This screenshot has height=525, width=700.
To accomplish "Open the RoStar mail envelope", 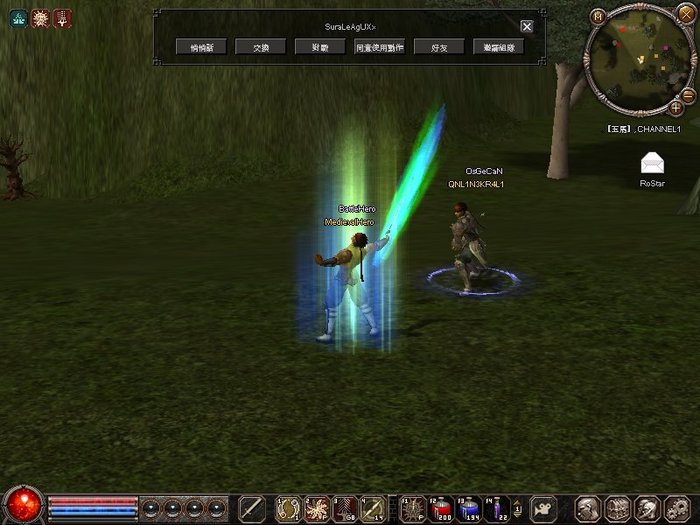I will point(653,164).
